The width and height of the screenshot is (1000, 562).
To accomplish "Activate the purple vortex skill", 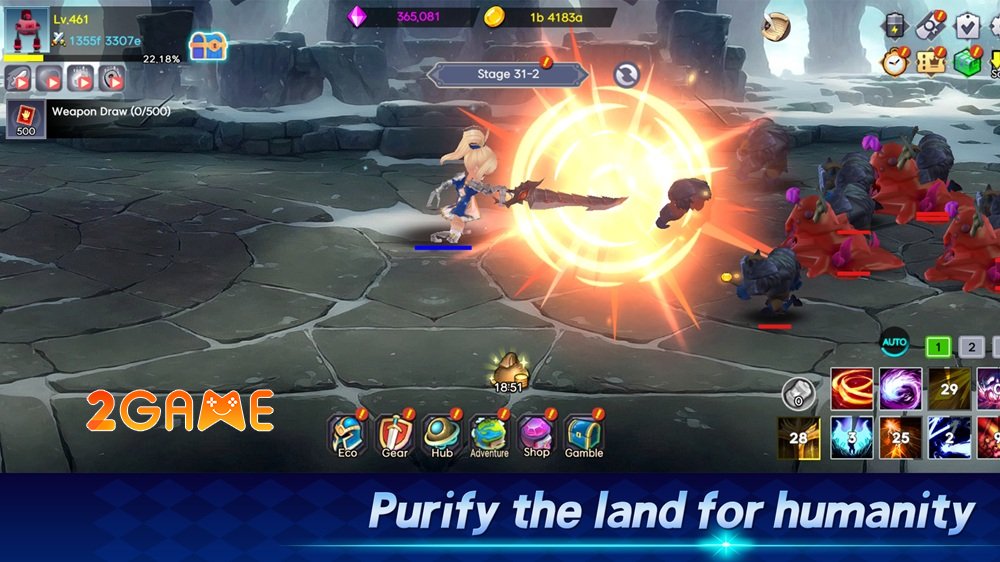I will point(900,389).
